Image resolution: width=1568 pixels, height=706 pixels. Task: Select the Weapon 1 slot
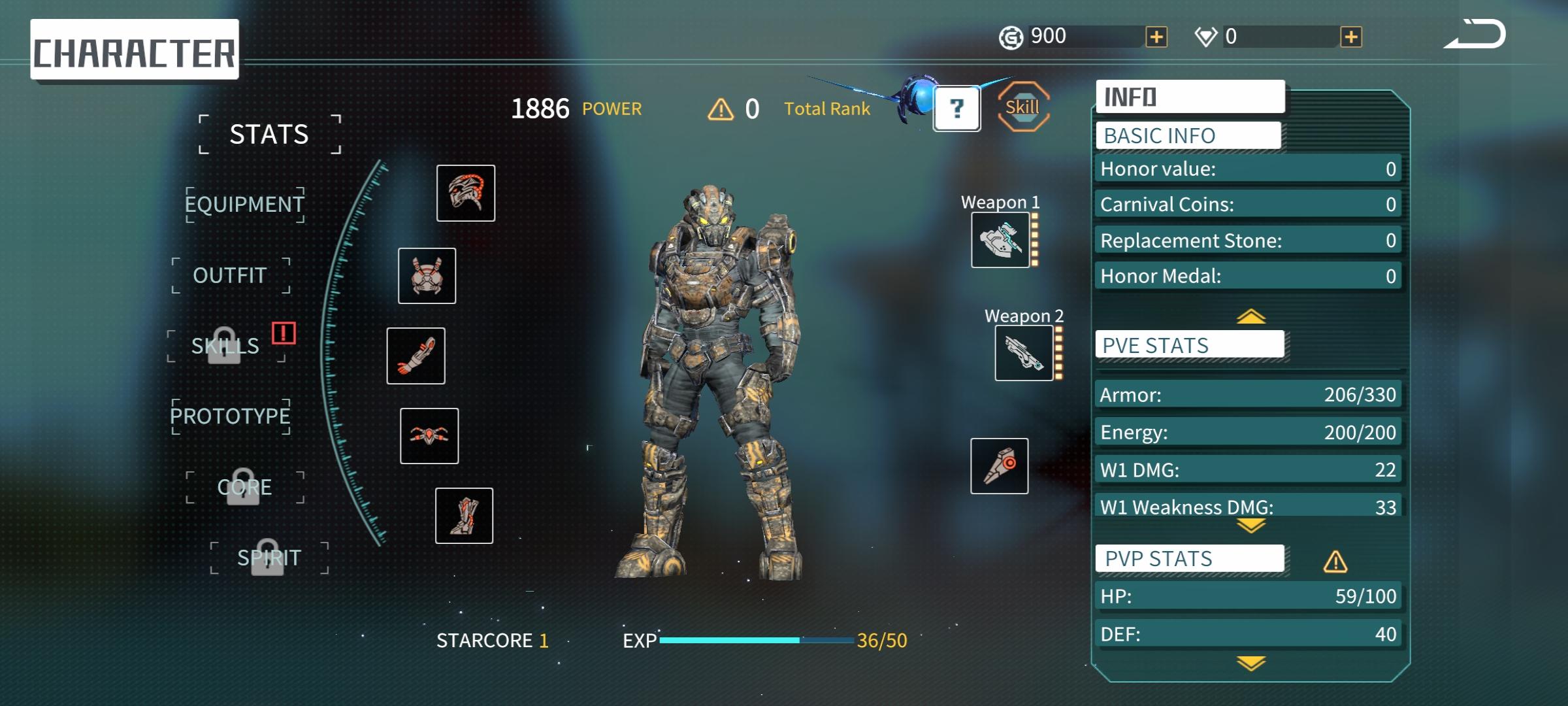pos(1000,240)
